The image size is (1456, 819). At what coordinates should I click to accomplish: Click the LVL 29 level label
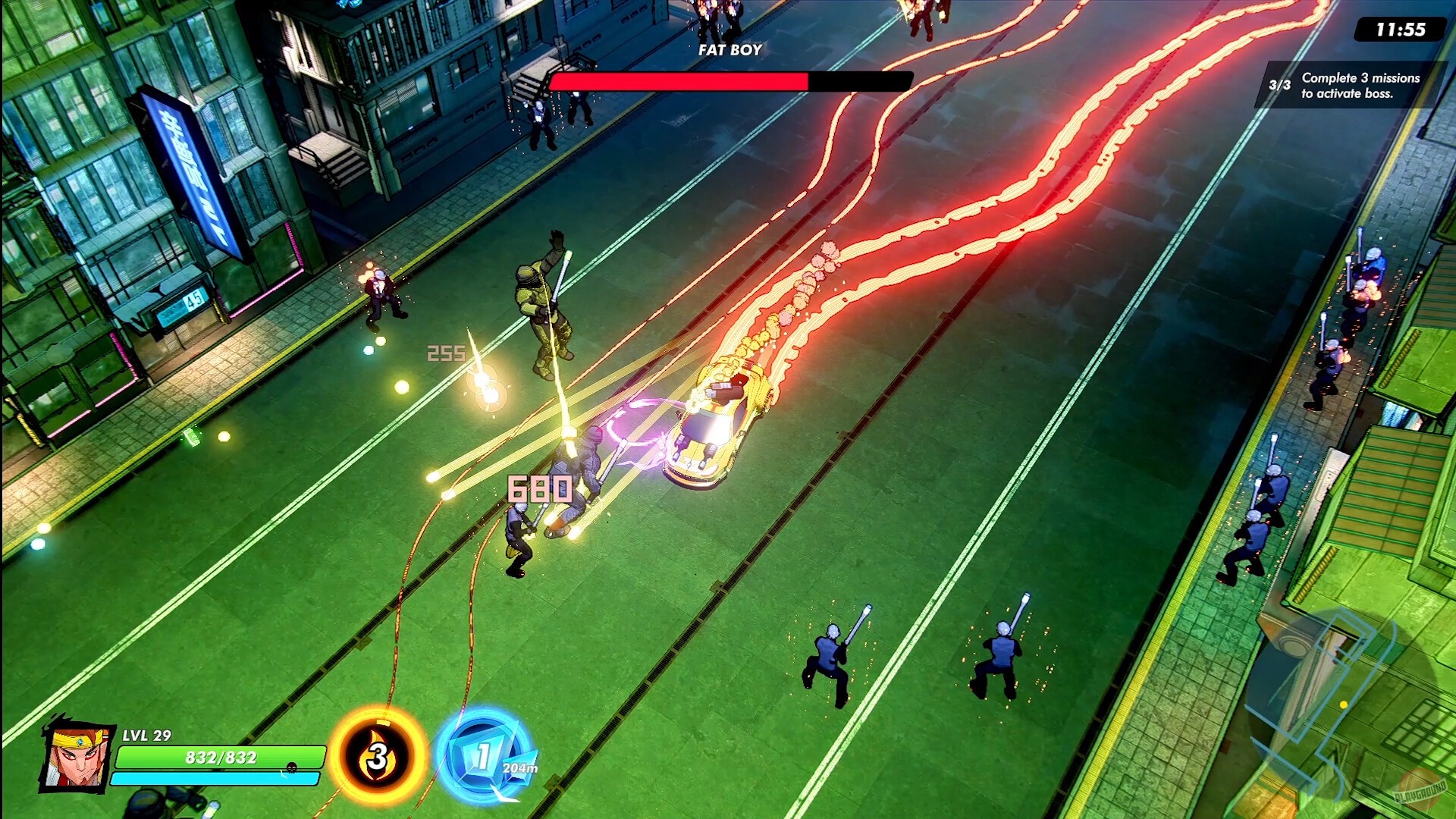pos(146,736)
